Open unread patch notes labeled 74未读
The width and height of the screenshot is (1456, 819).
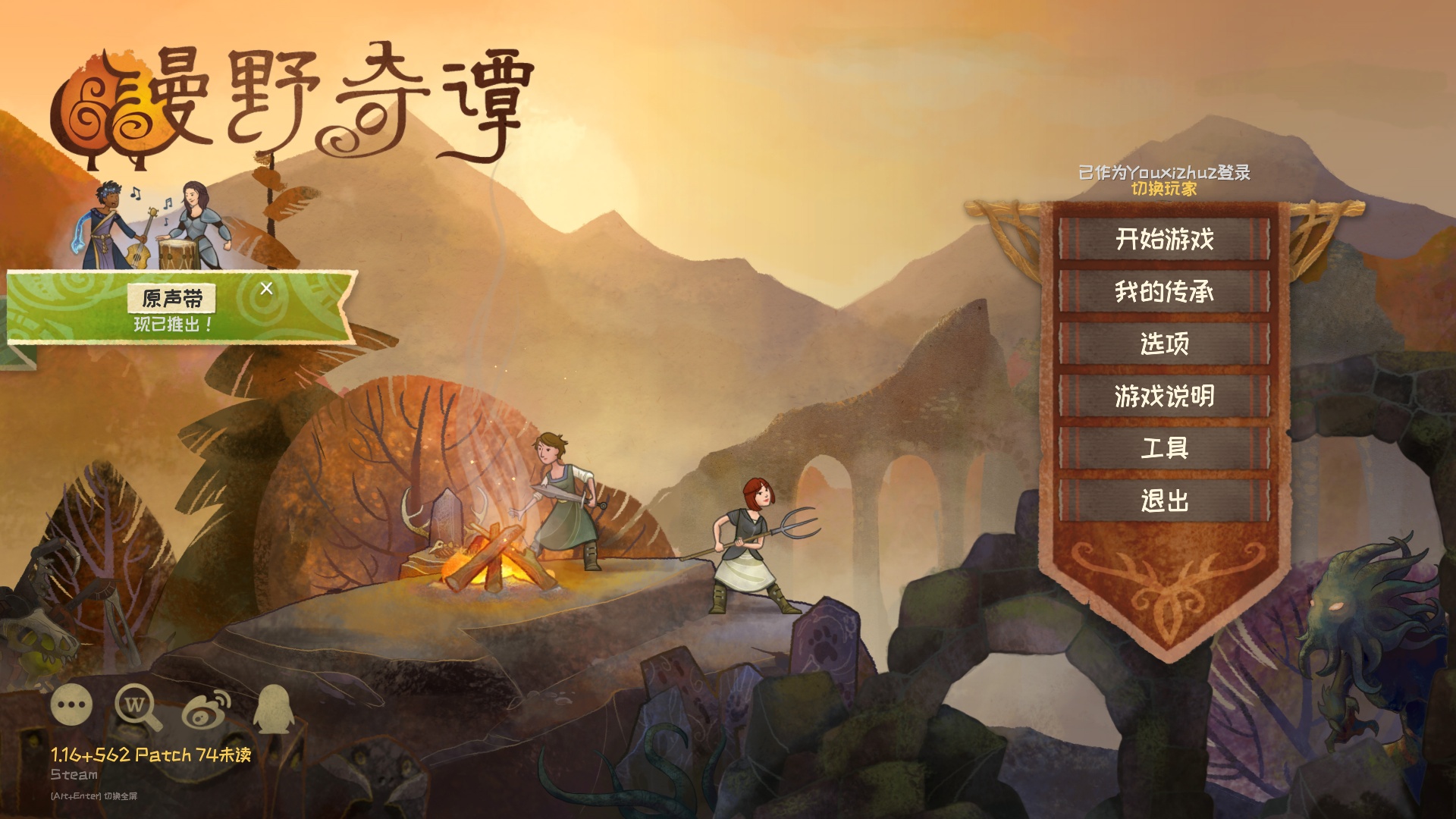click(152, 753)
